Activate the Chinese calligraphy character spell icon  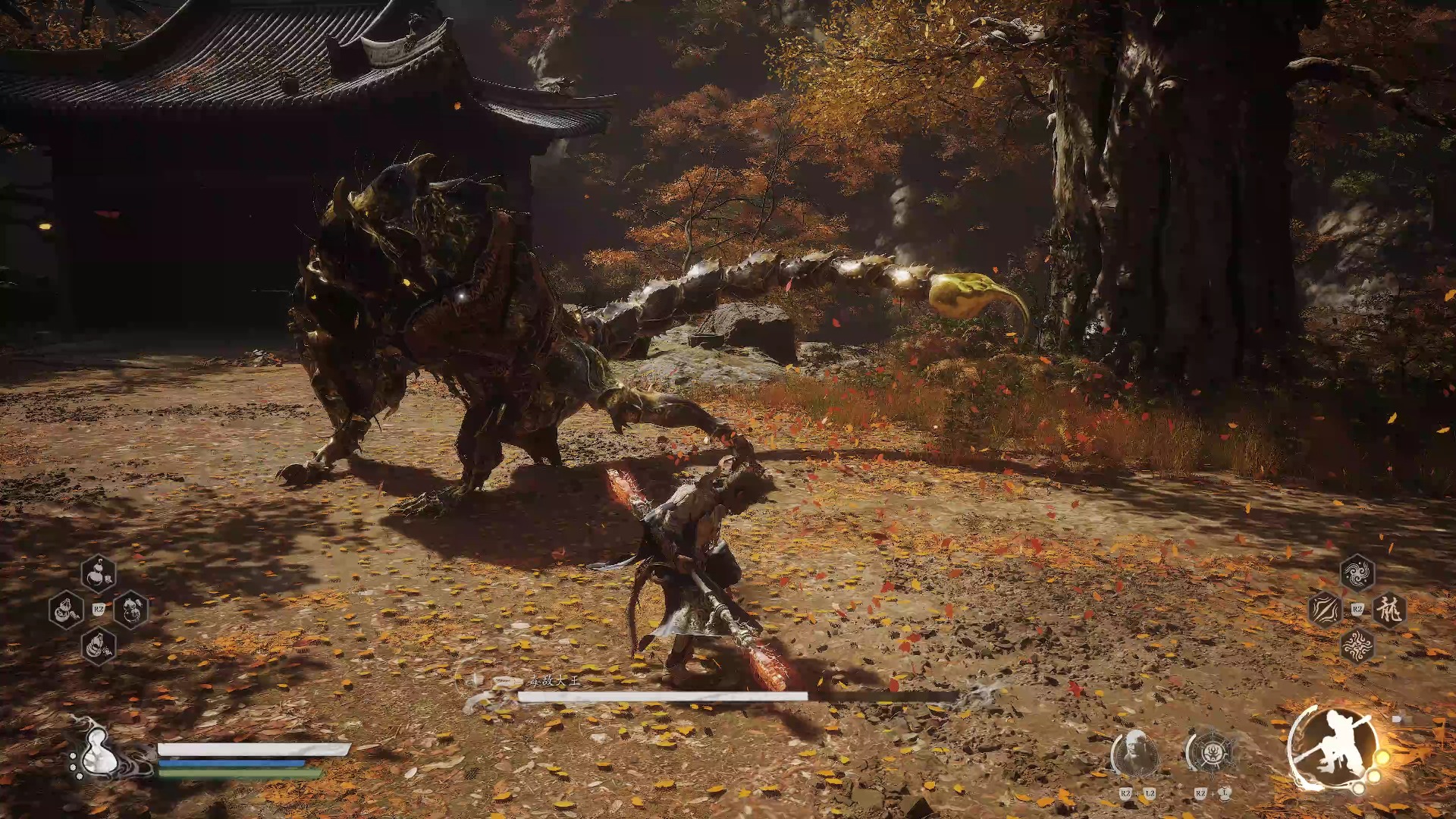pyautogui.click(x=1390, y=610)
